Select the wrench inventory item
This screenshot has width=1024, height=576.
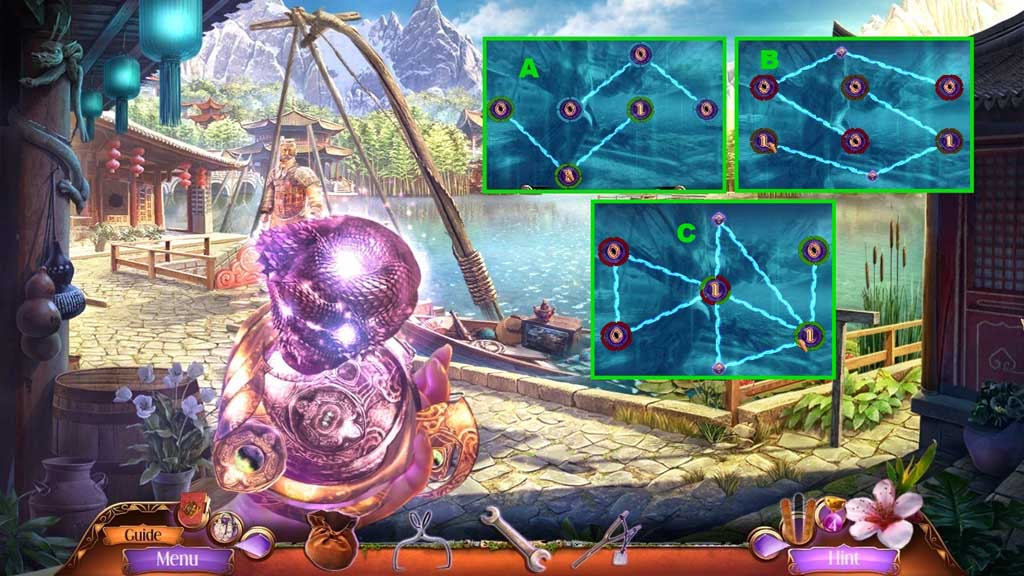click(514, 540)
